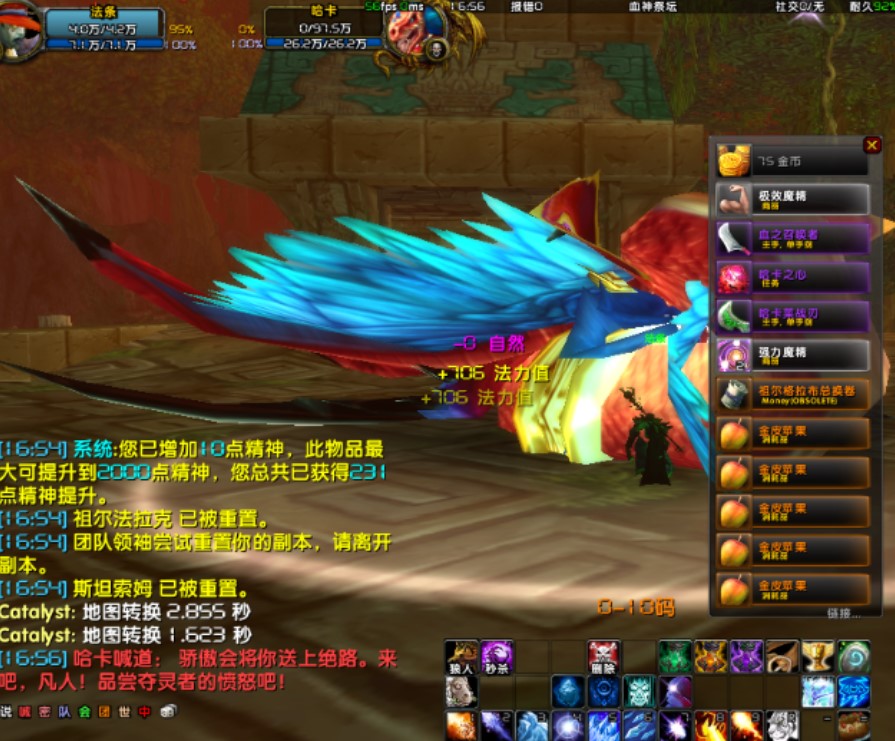Screen dimensions: 895x741
Task: Loot the Money(OBSOLETE) scroll item
Action: (733, 394)
